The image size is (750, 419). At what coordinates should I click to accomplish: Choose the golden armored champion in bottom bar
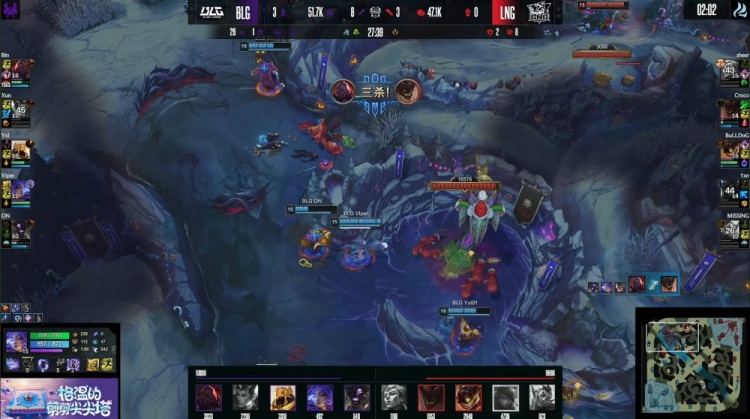[283, 397]
